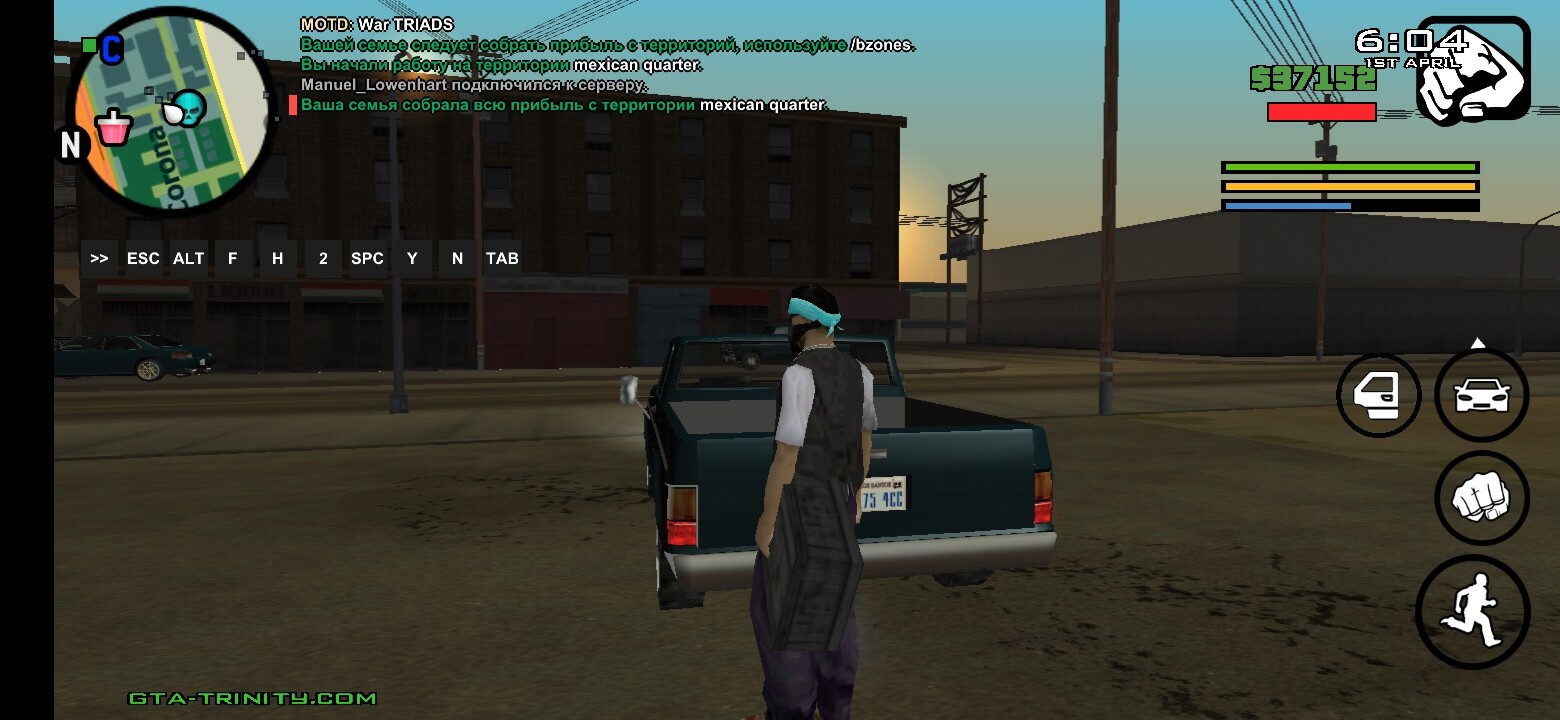Switch weapon via the fist icon
The image size is (1560, 720).
tap(1473, 71)
